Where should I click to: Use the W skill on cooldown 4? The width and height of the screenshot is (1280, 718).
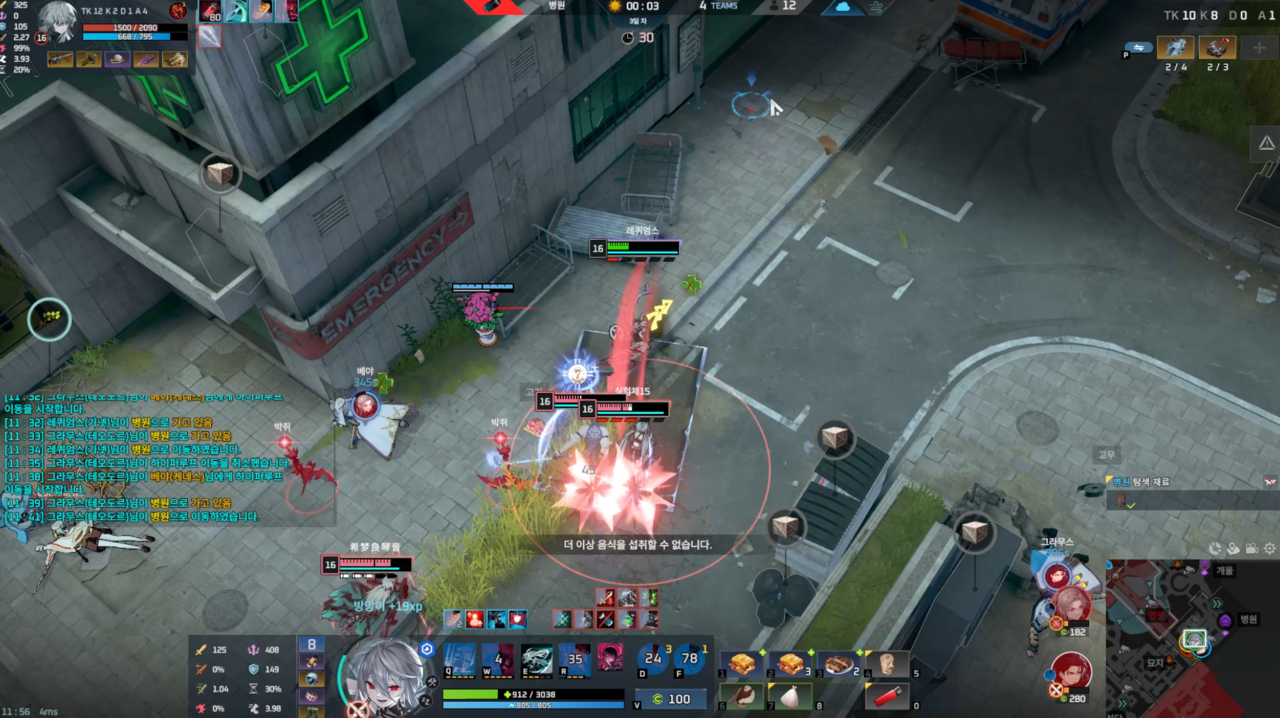tap(498, 660)
